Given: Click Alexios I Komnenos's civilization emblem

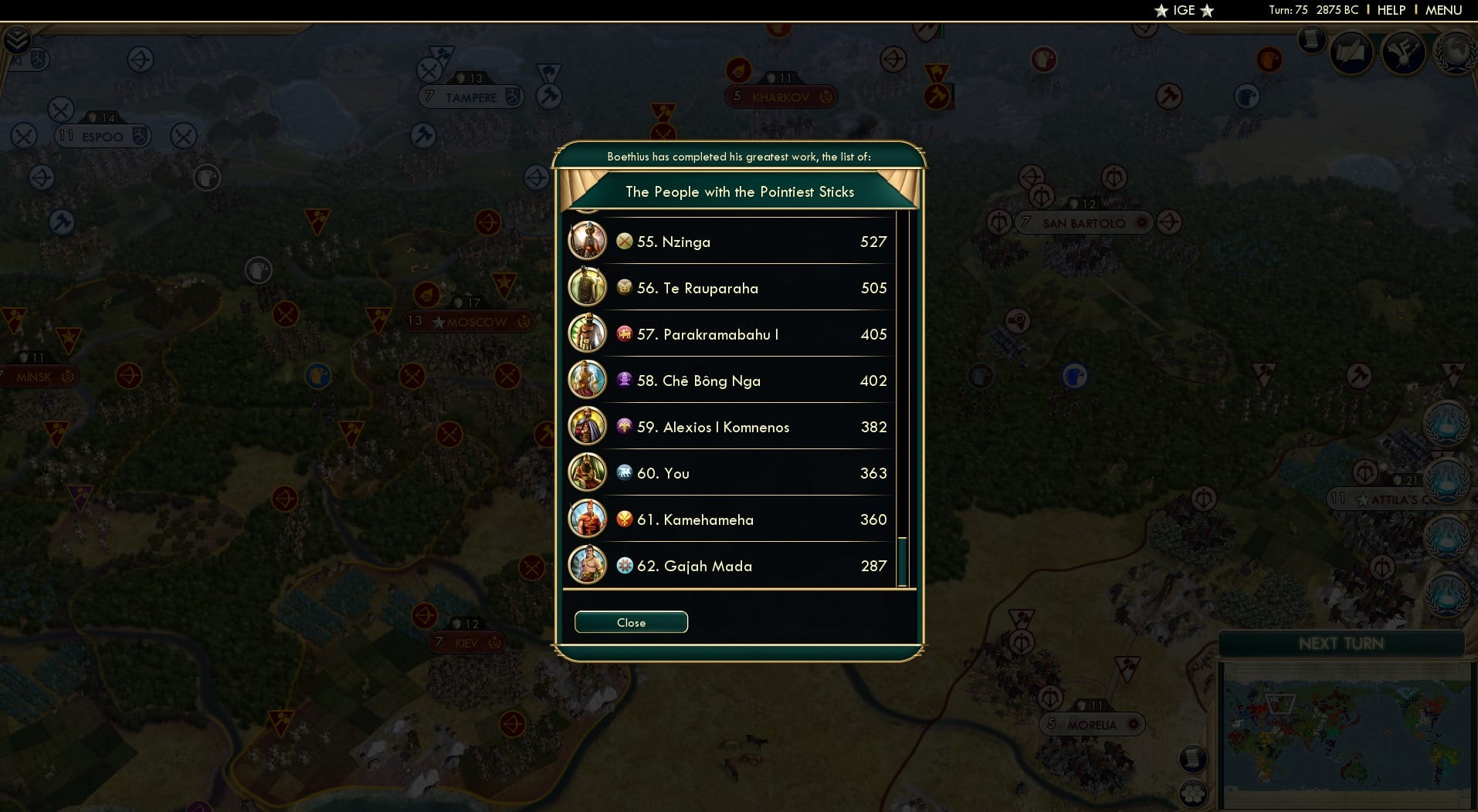Looking at the screenshot, I should (x=625, y=427).
